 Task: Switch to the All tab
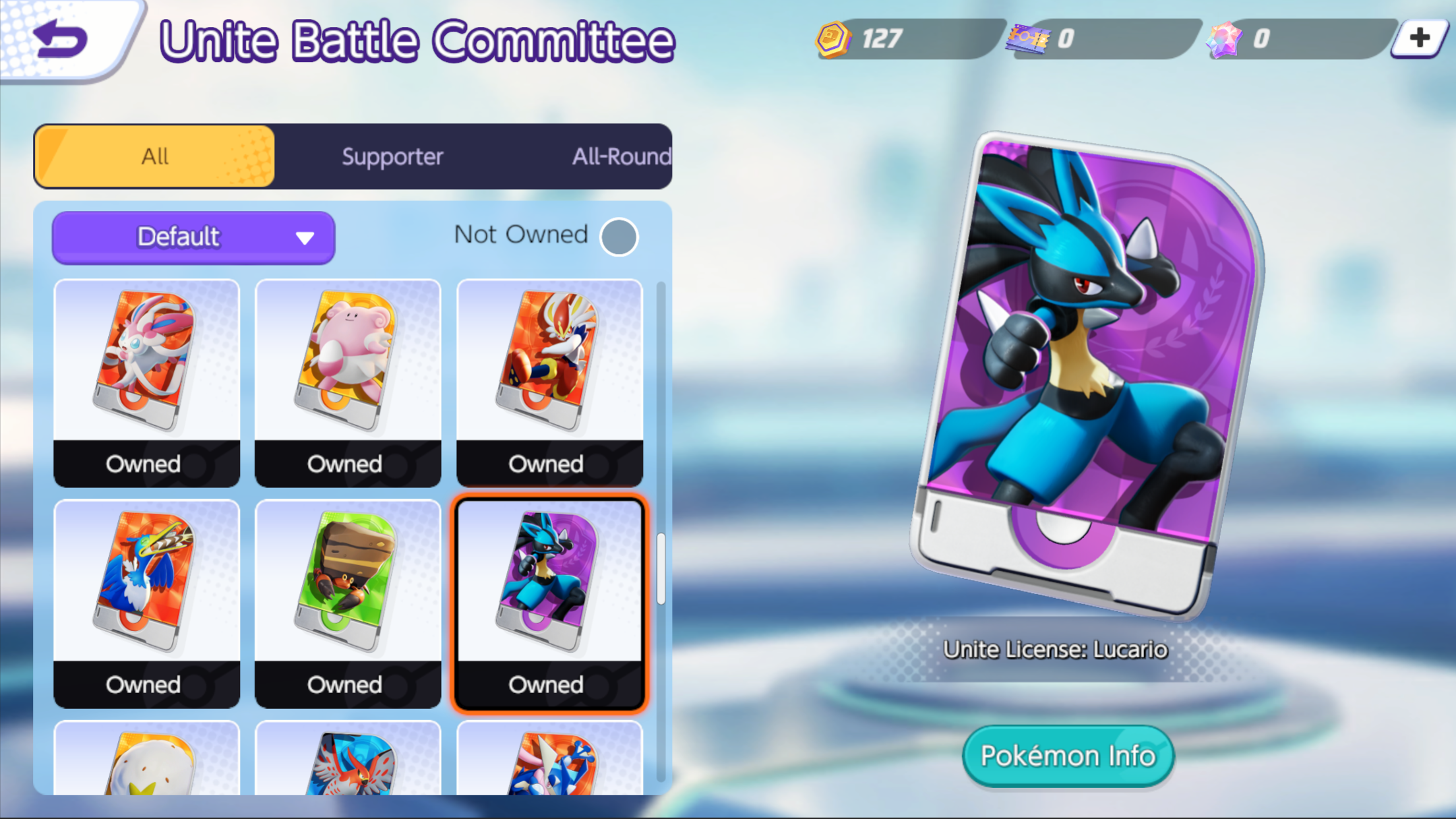(154, 156)
